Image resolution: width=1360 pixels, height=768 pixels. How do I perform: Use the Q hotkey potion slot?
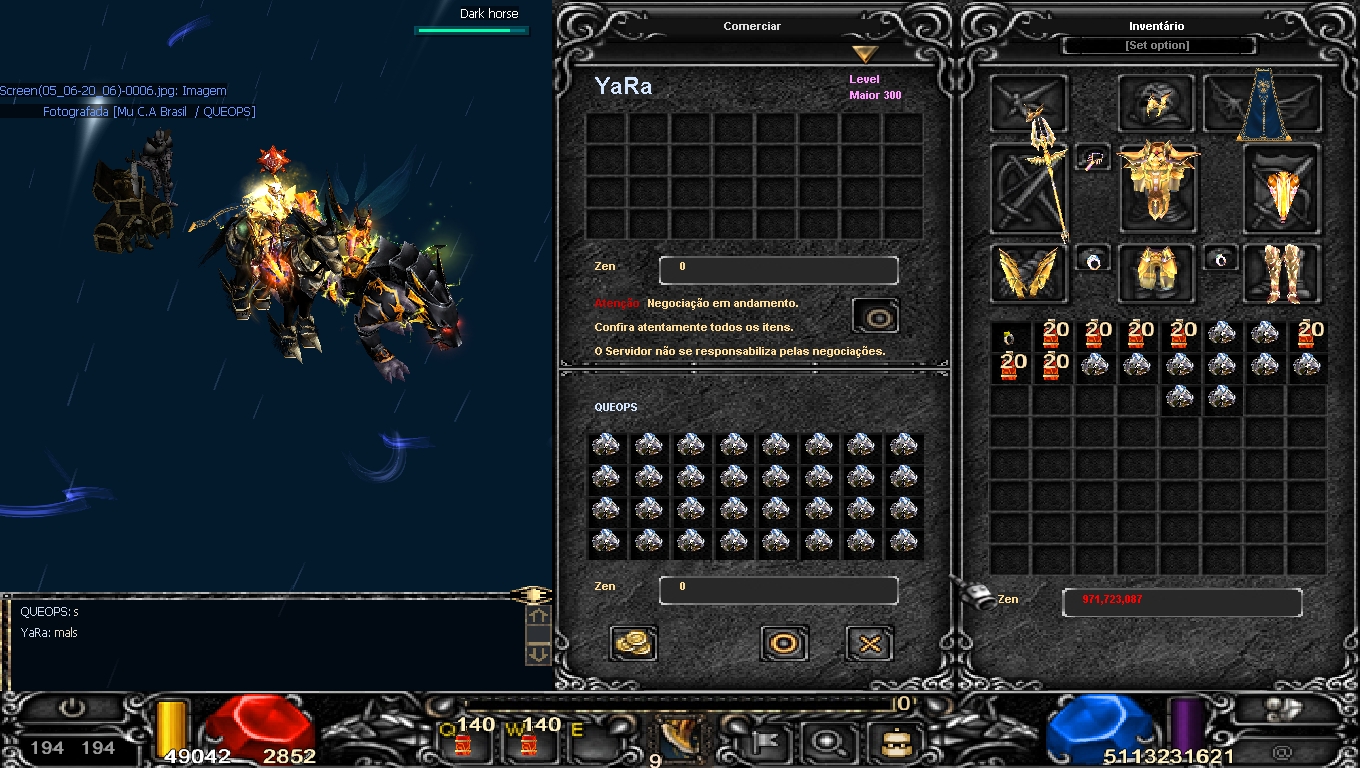pos(463,740)
